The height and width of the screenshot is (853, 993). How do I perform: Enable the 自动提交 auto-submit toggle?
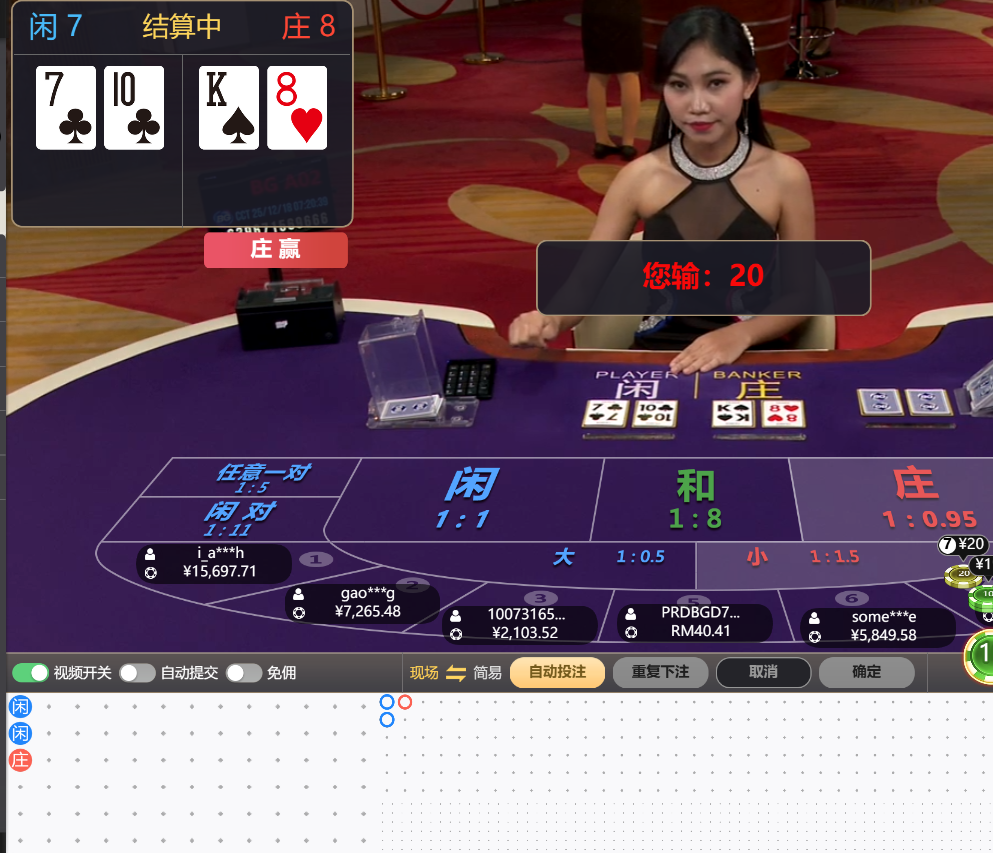(x=137, y=673)
